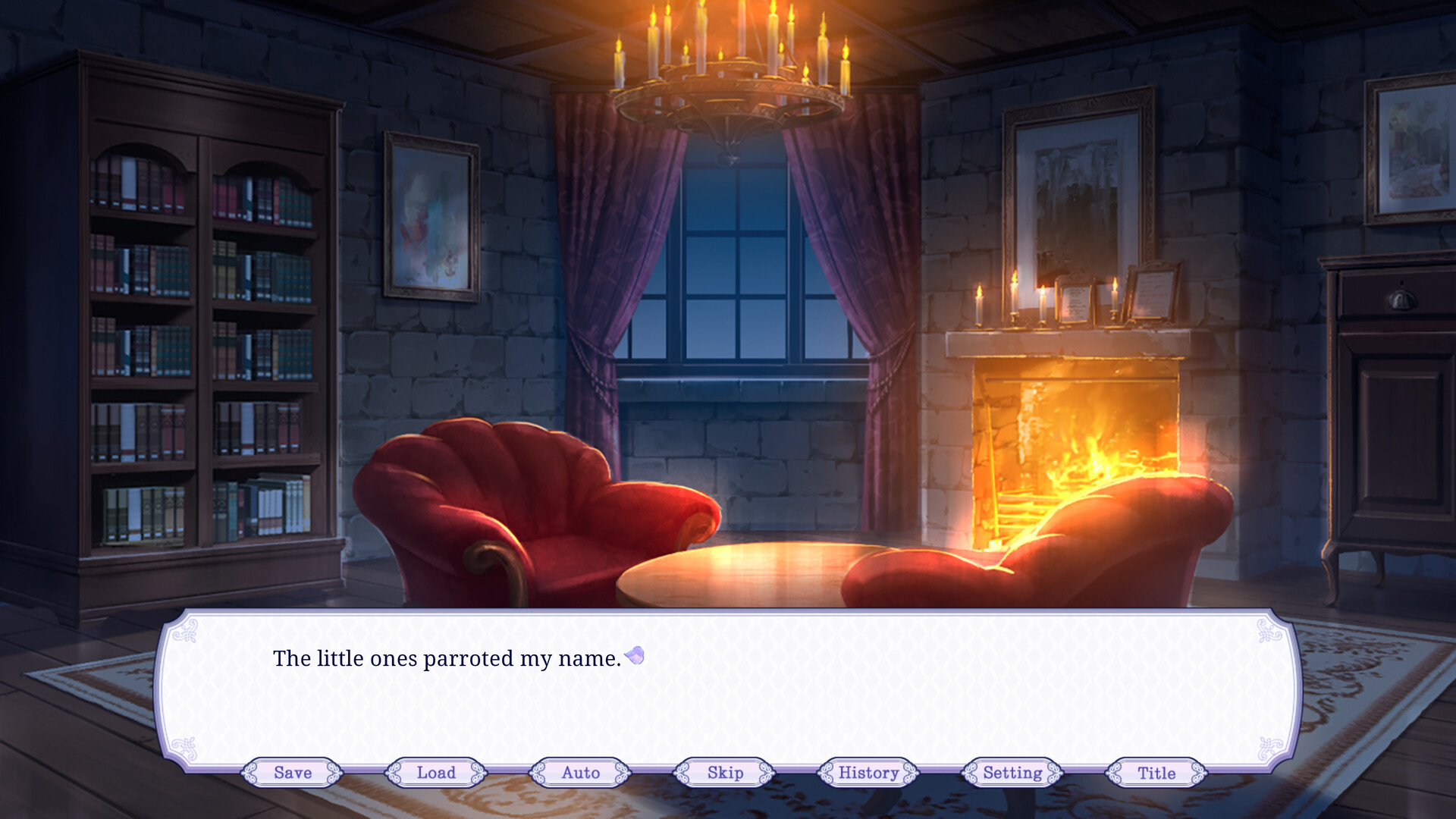
Task: Select the Load icon on the quick menu
Action: (435, 773)
